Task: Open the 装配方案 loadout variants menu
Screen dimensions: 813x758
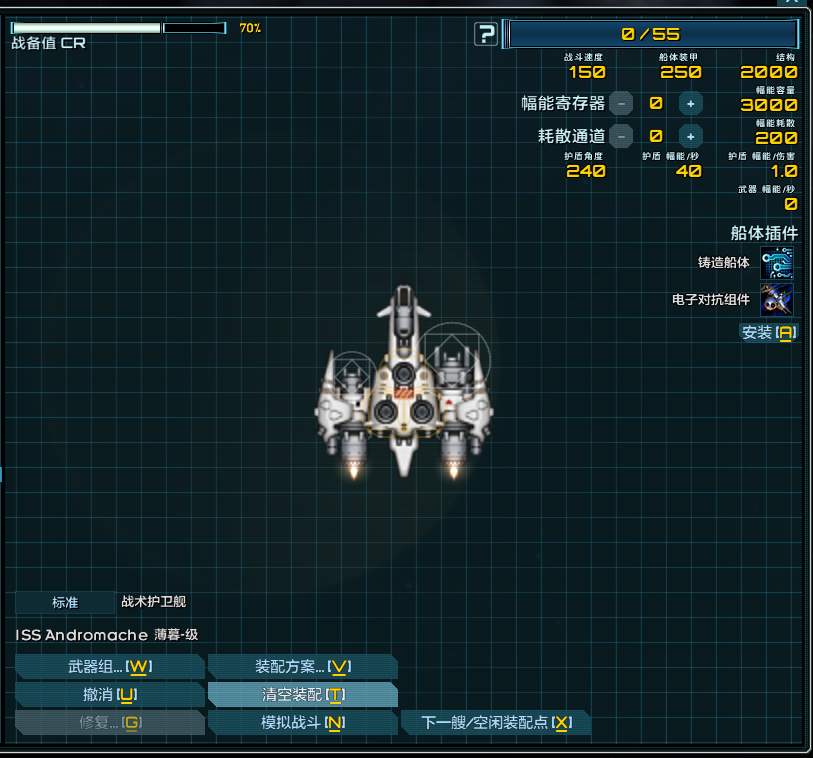Action: (x=302, y=667)
